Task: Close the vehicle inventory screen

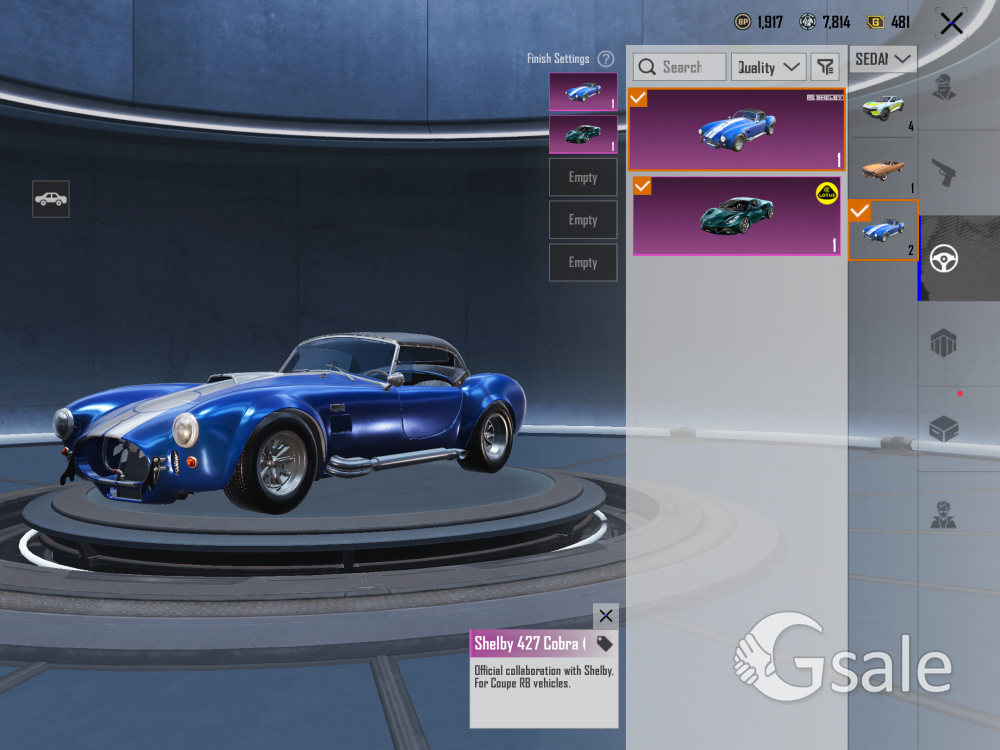Action: click(951, 23)
